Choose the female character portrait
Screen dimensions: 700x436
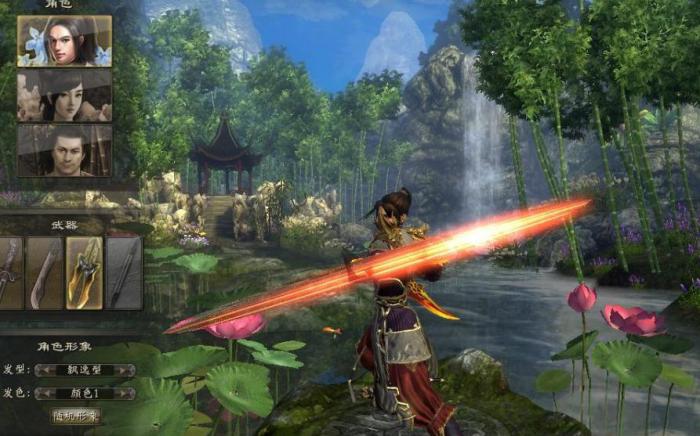tap(64, 95)
